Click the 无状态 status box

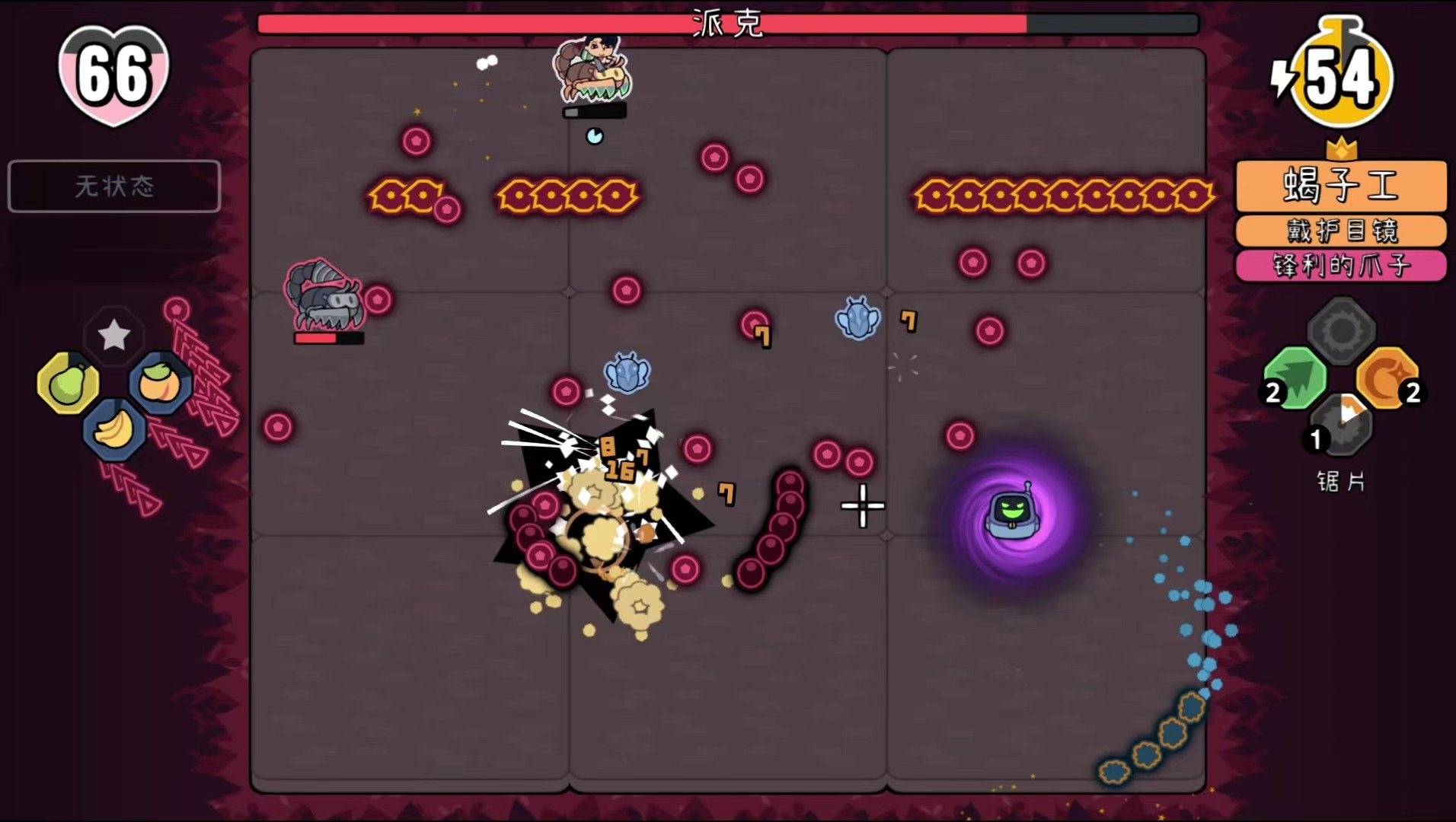coord(114,186)
